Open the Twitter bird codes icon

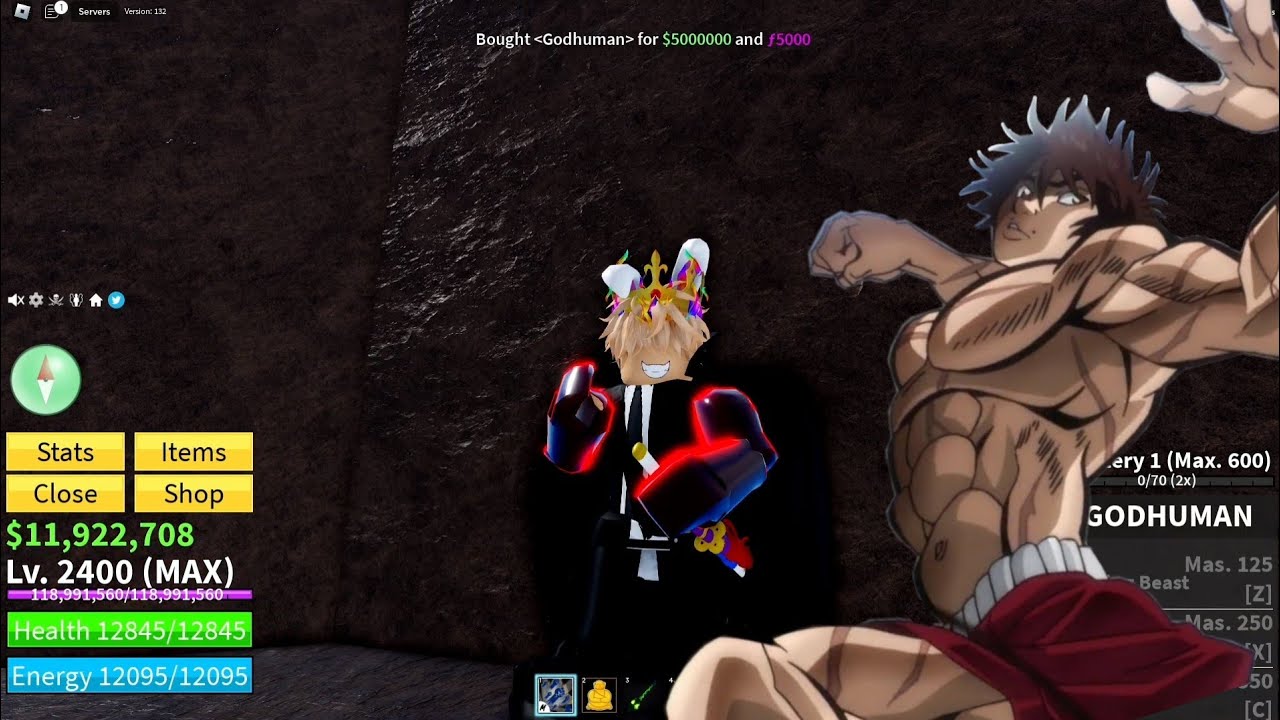116,300
